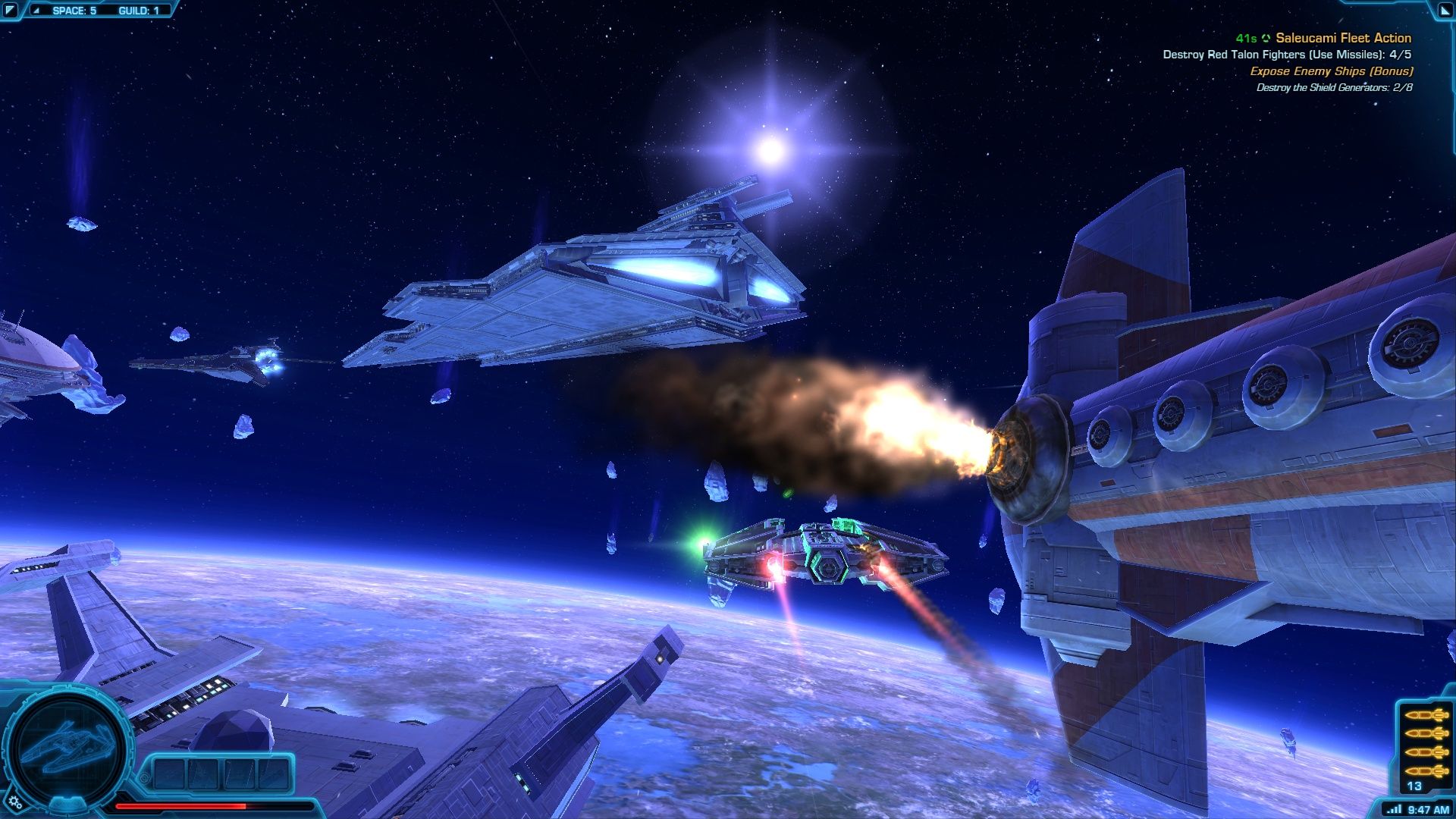Viewport: 1456px width, 819px height.
Task: Click the Saleucami Fleet Action mission title
Action: tap(1342, 37)
